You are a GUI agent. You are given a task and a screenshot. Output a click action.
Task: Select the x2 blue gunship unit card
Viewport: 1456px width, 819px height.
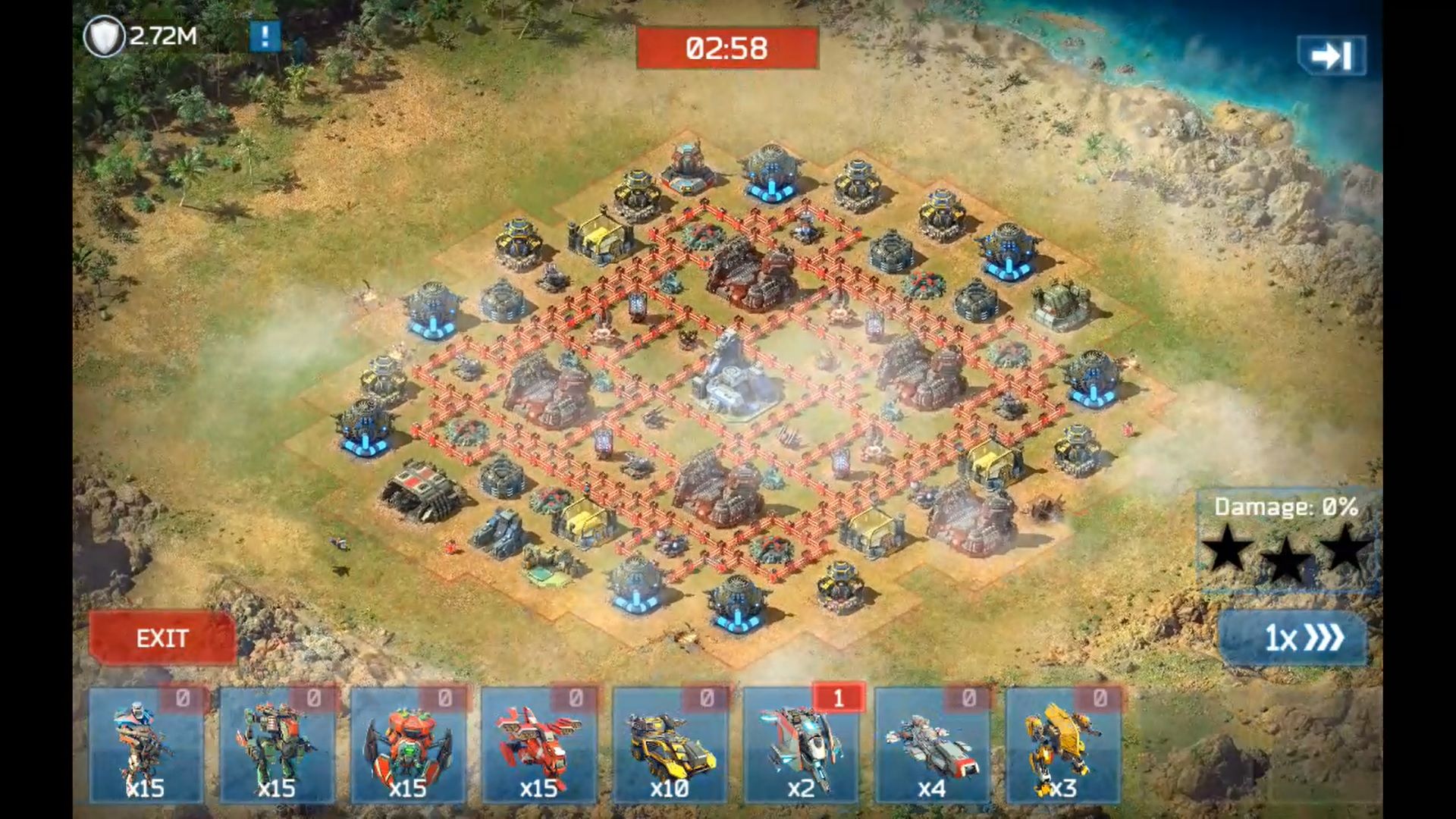(801, 746)
